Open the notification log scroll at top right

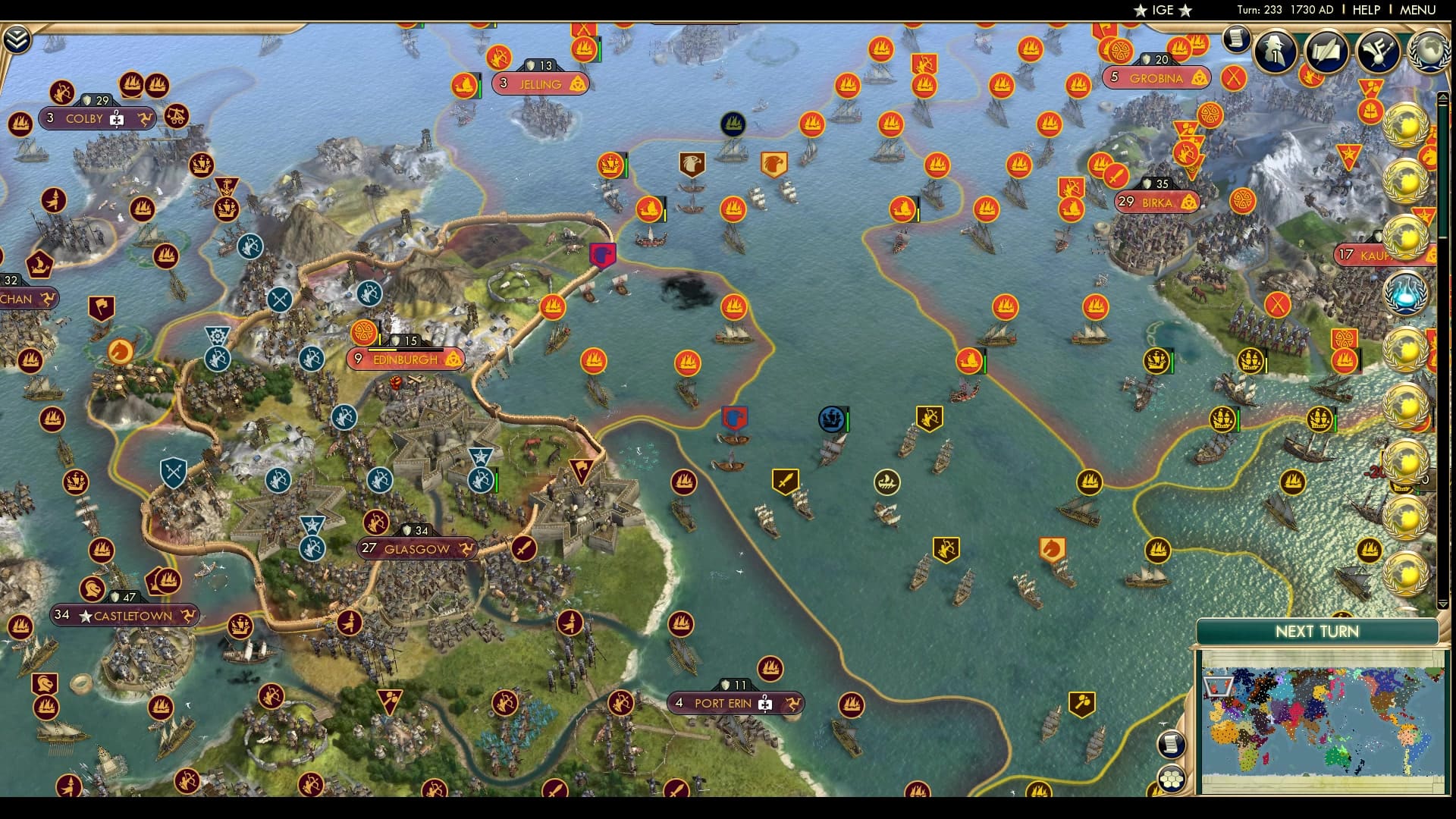click(1235, 36)
